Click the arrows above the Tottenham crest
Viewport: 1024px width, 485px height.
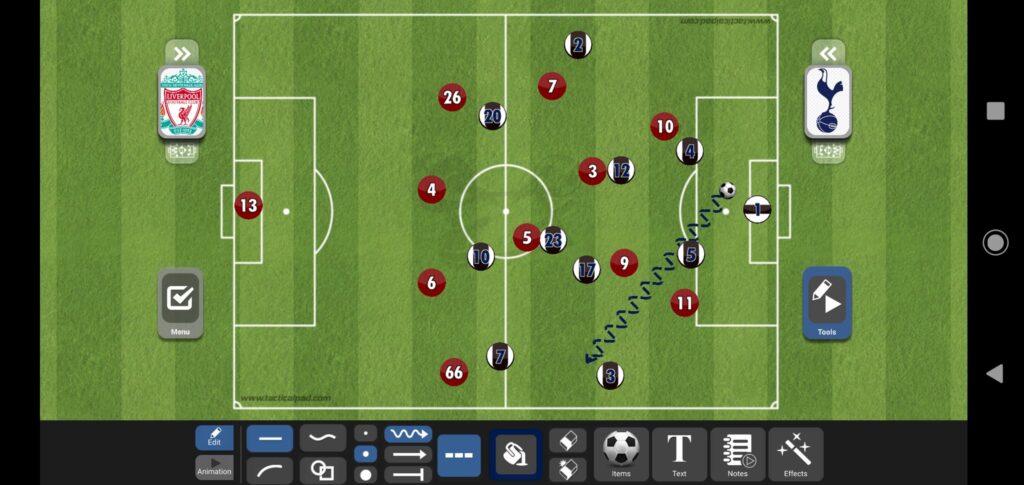point(828,53)
